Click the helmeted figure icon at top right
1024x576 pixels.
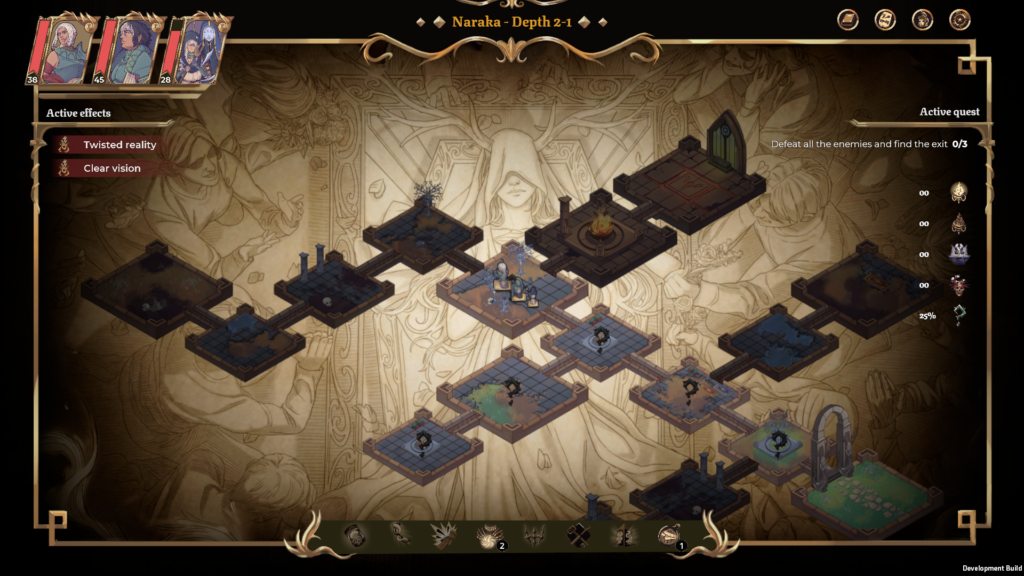(x=922, y=20)
